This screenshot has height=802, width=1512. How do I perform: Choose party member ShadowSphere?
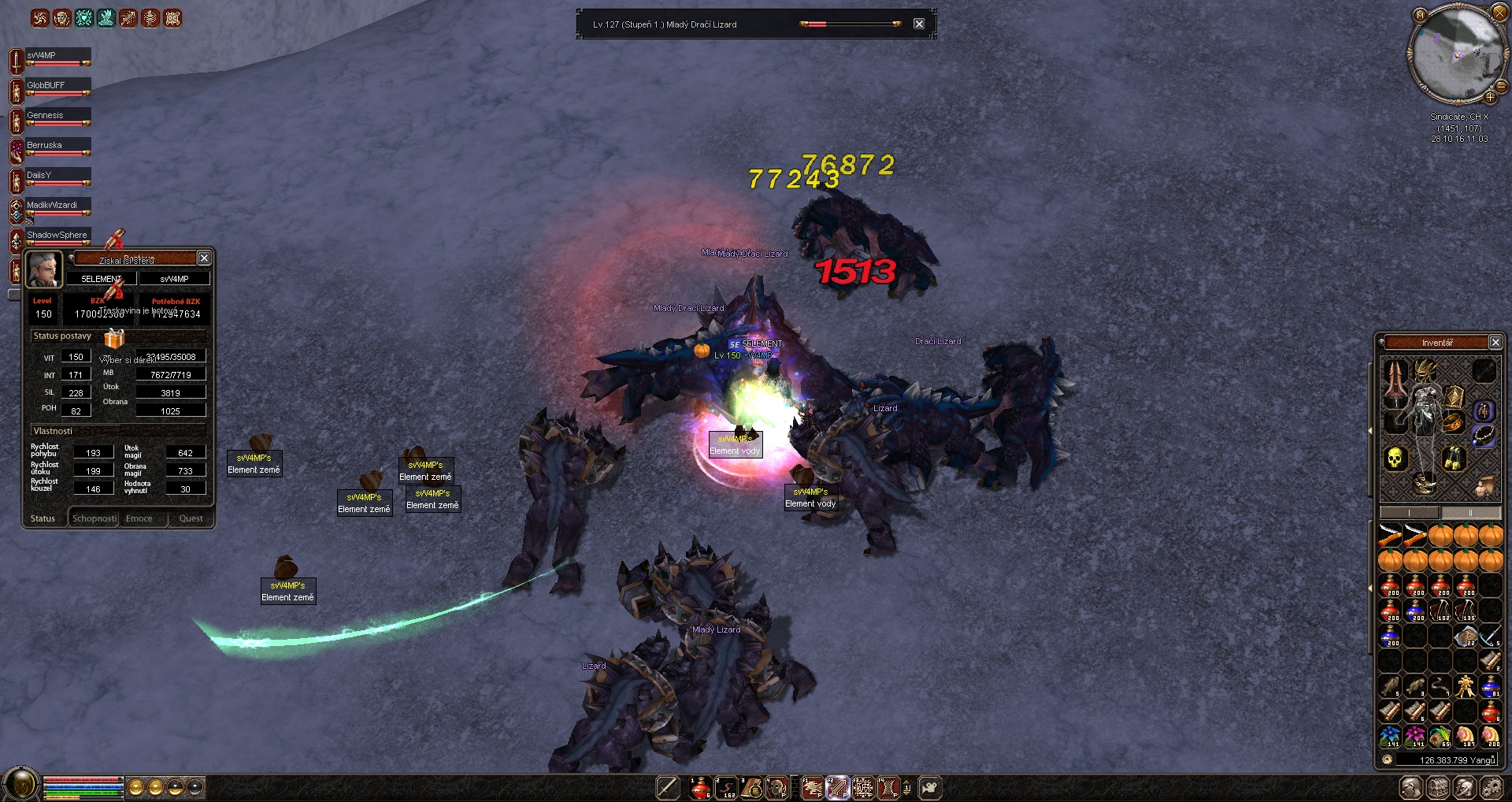[57, 236]
